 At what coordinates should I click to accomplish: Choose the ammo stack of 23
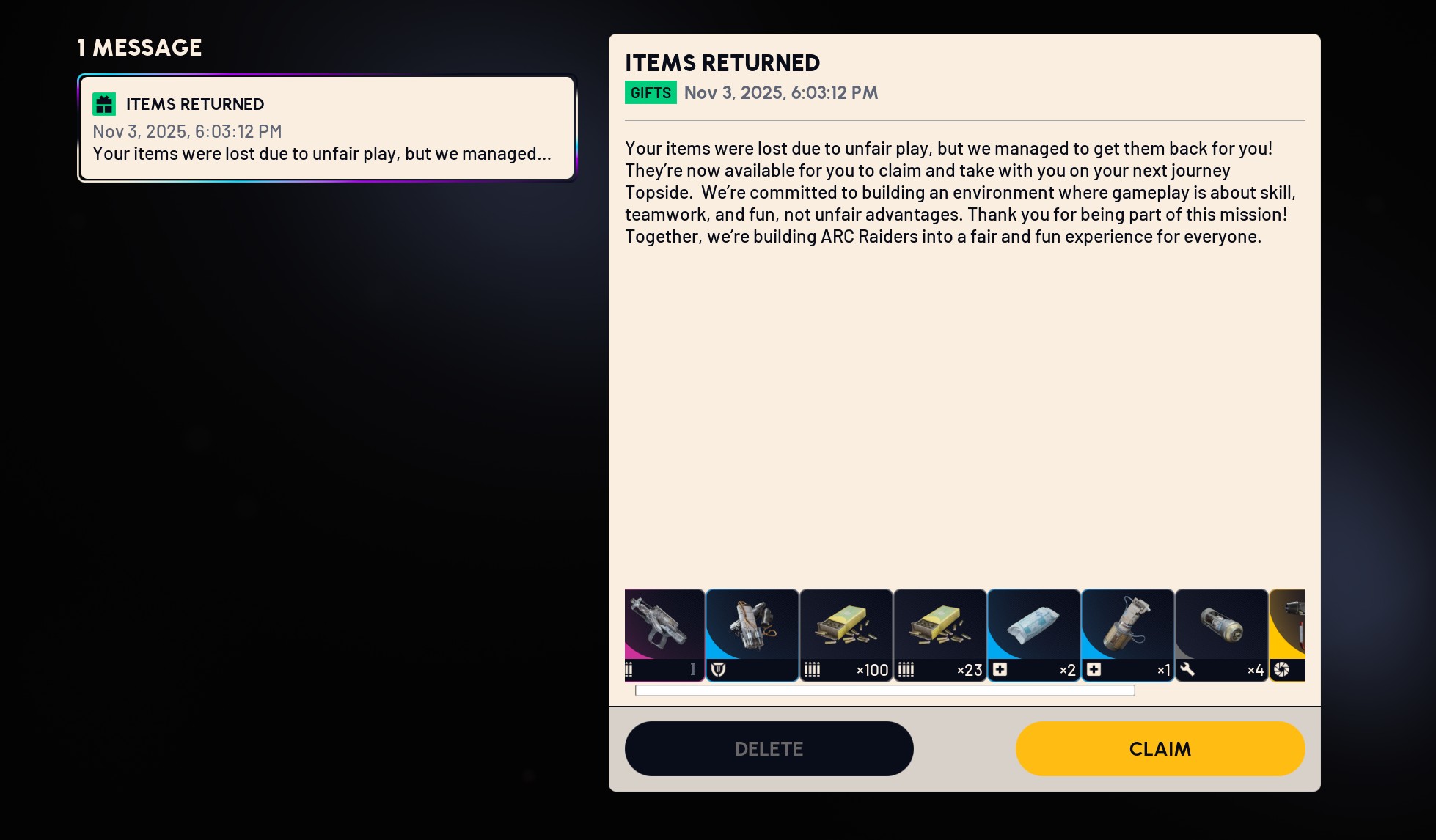(939, 635)
